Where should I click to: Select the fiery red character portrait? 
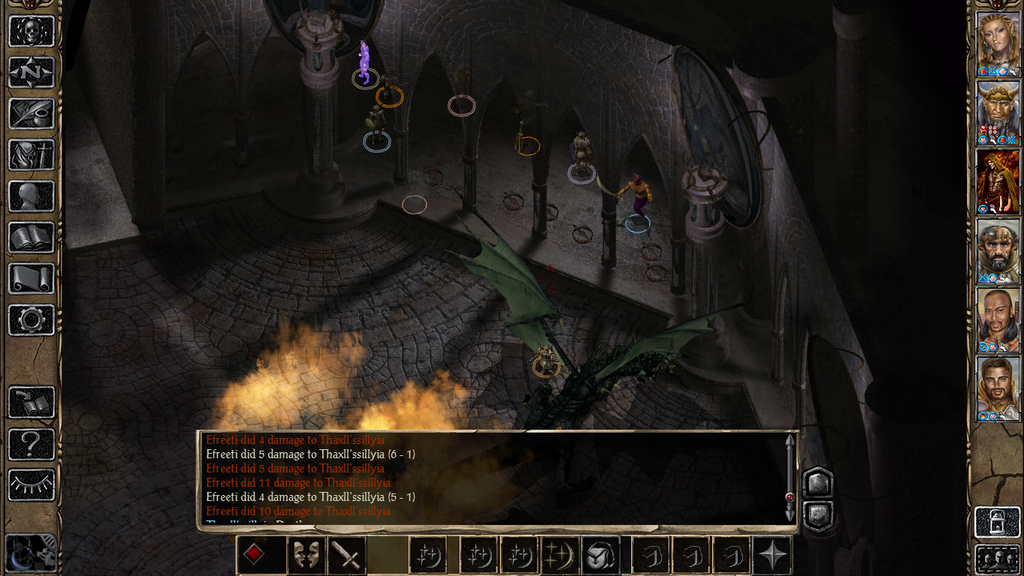[x=997, y=180]
